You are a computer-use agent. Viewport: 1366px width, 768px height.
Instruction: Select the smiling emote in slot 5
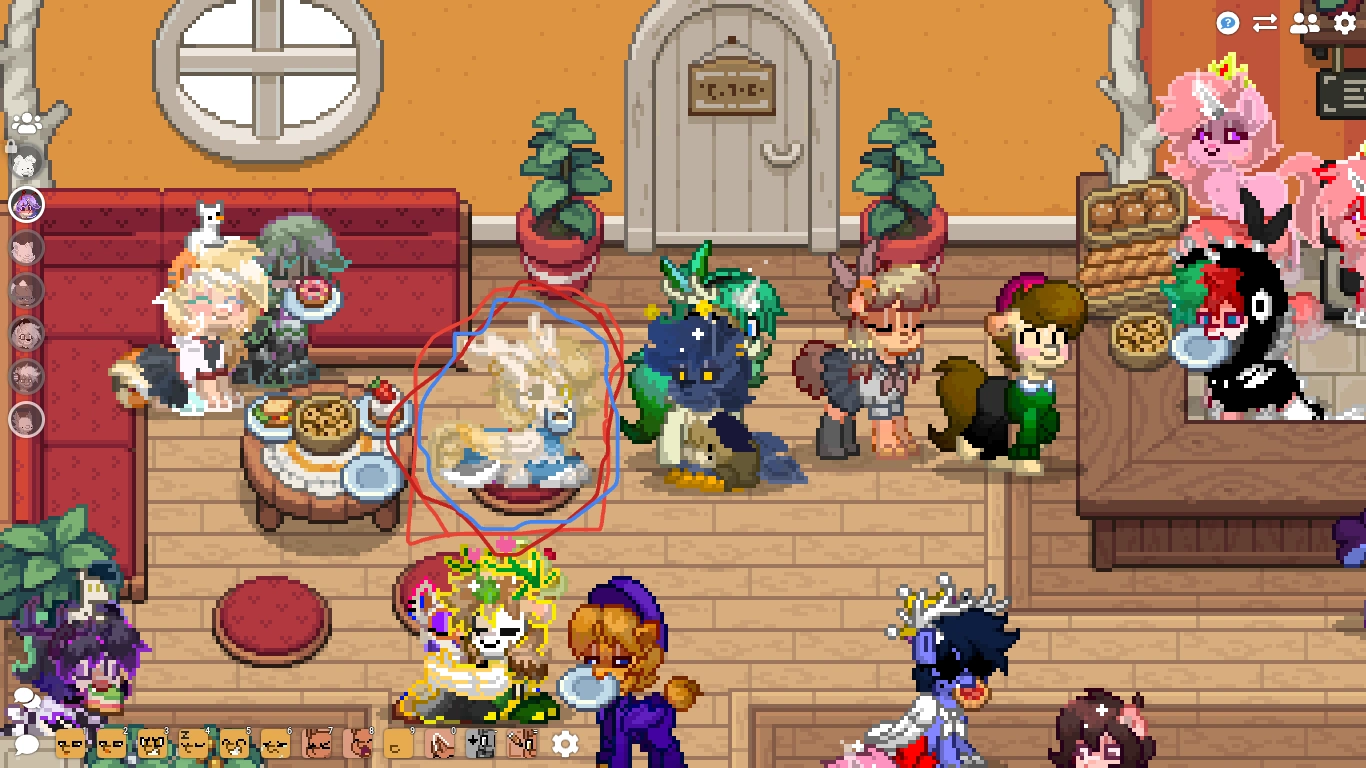coord(234,743)
